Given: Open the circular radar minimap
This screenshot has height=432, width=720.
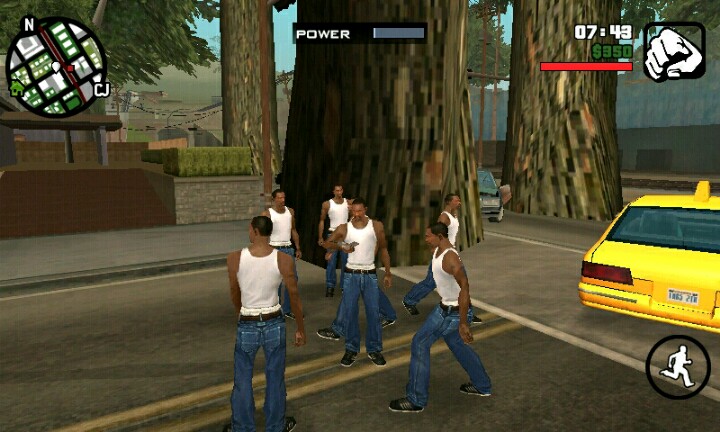Looking at the screenshot, I should [56, 66].
